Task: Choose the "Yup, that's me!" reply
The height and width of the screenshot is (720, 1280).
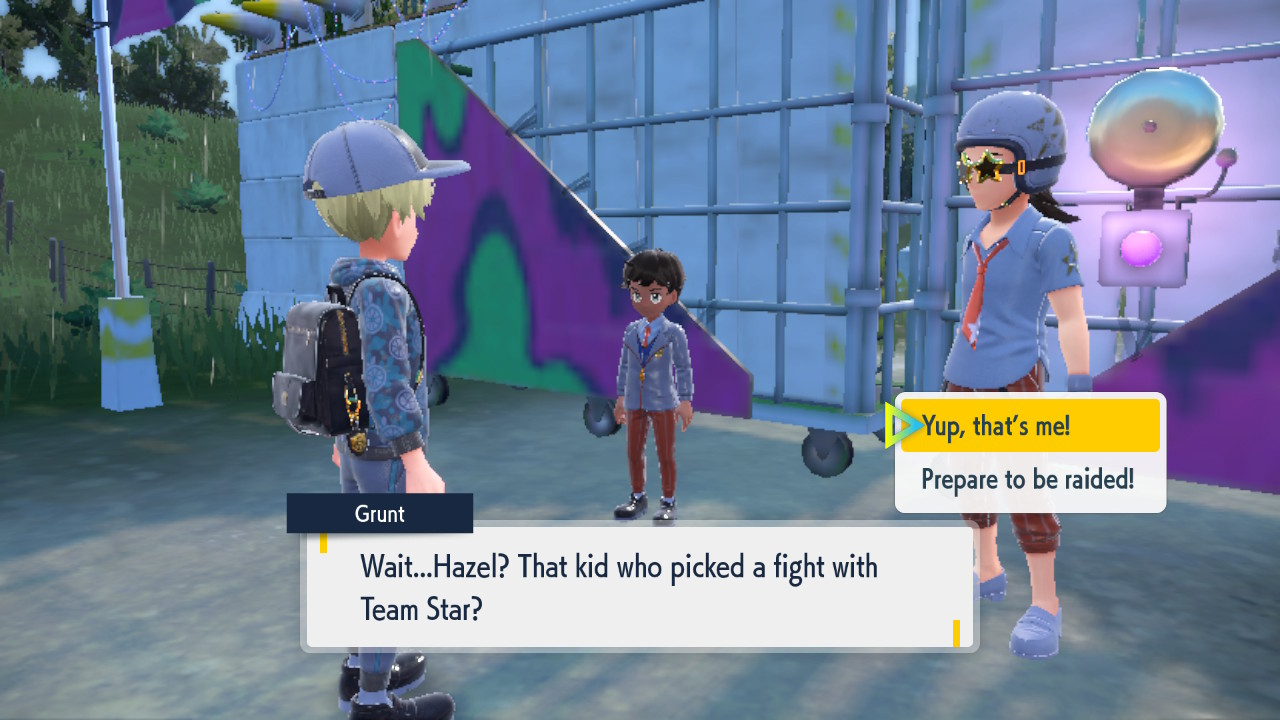Action: coord(1029,426)
